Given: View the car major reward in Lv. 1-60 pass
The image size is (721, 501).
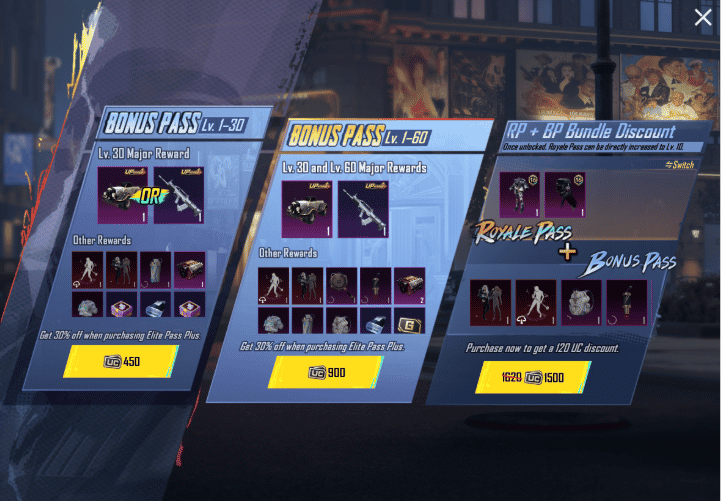Looking at the screenshot, I should [x=308, y=208].
